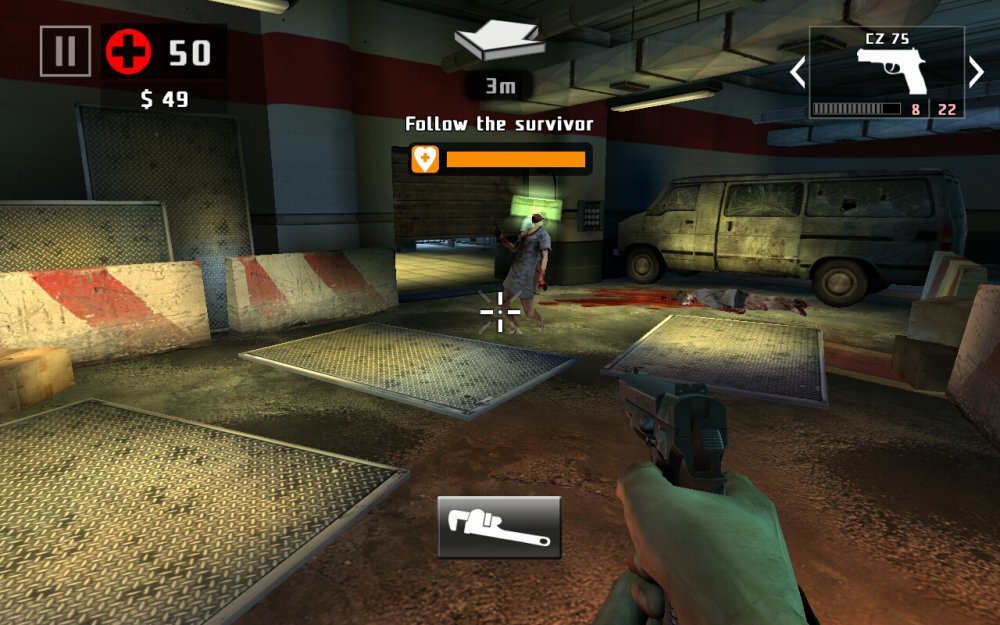The image size is (1000, 625).
Task: Switch to the previous weapon
Action: tap(798, 72)
